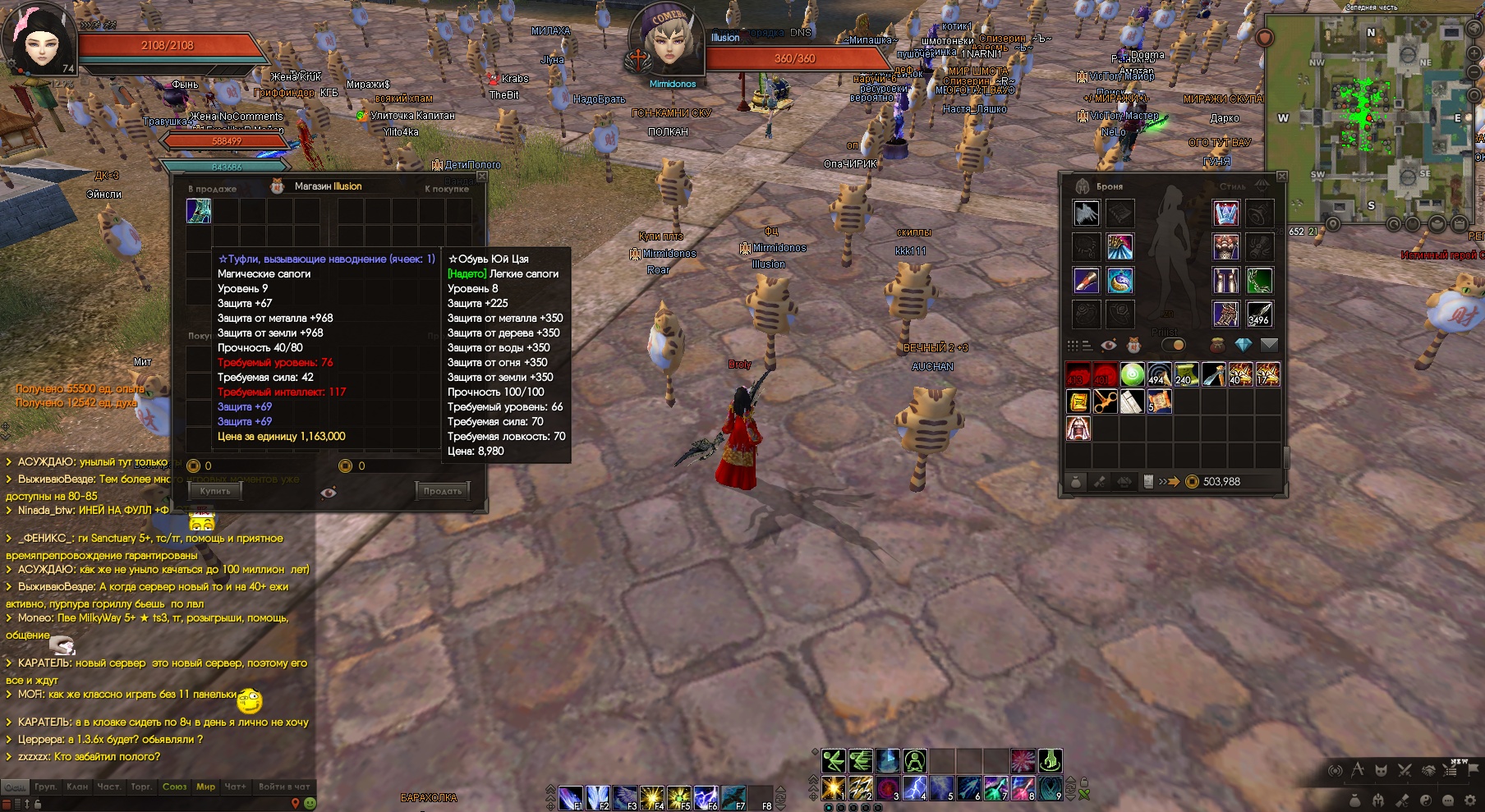This screenshot has width=1485, height=812.
Task: Open the chat smiley emoji picker
Action: (310, 803)
